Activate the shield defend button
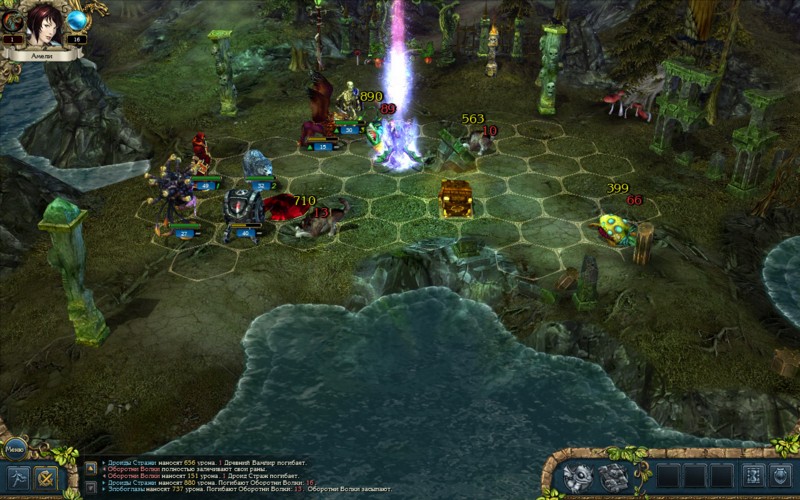Viewport: 800px width, 500px height. pyautogui.click(x=781, y=476)
